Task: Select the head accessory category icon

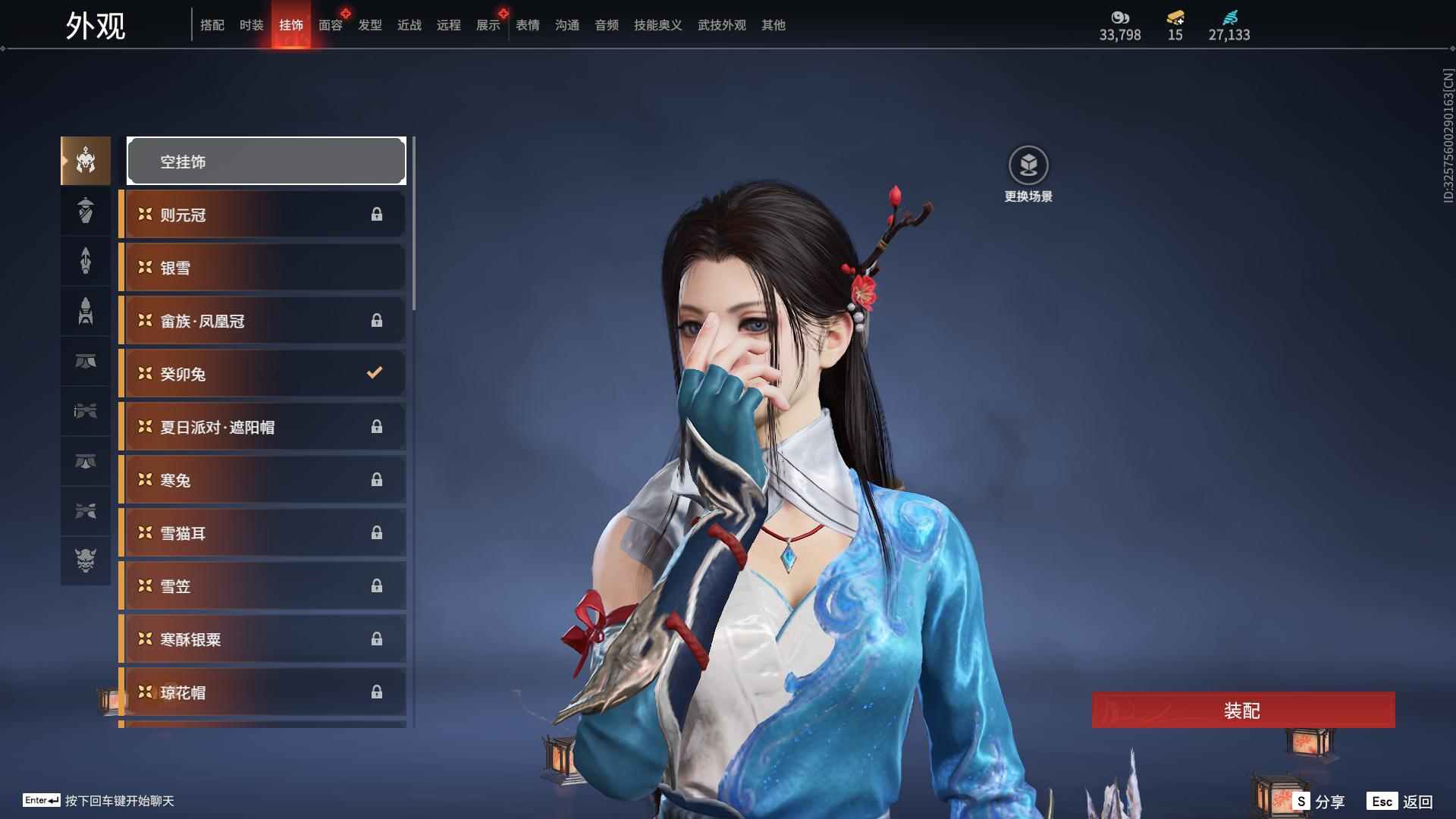Action: pos(85,161)
